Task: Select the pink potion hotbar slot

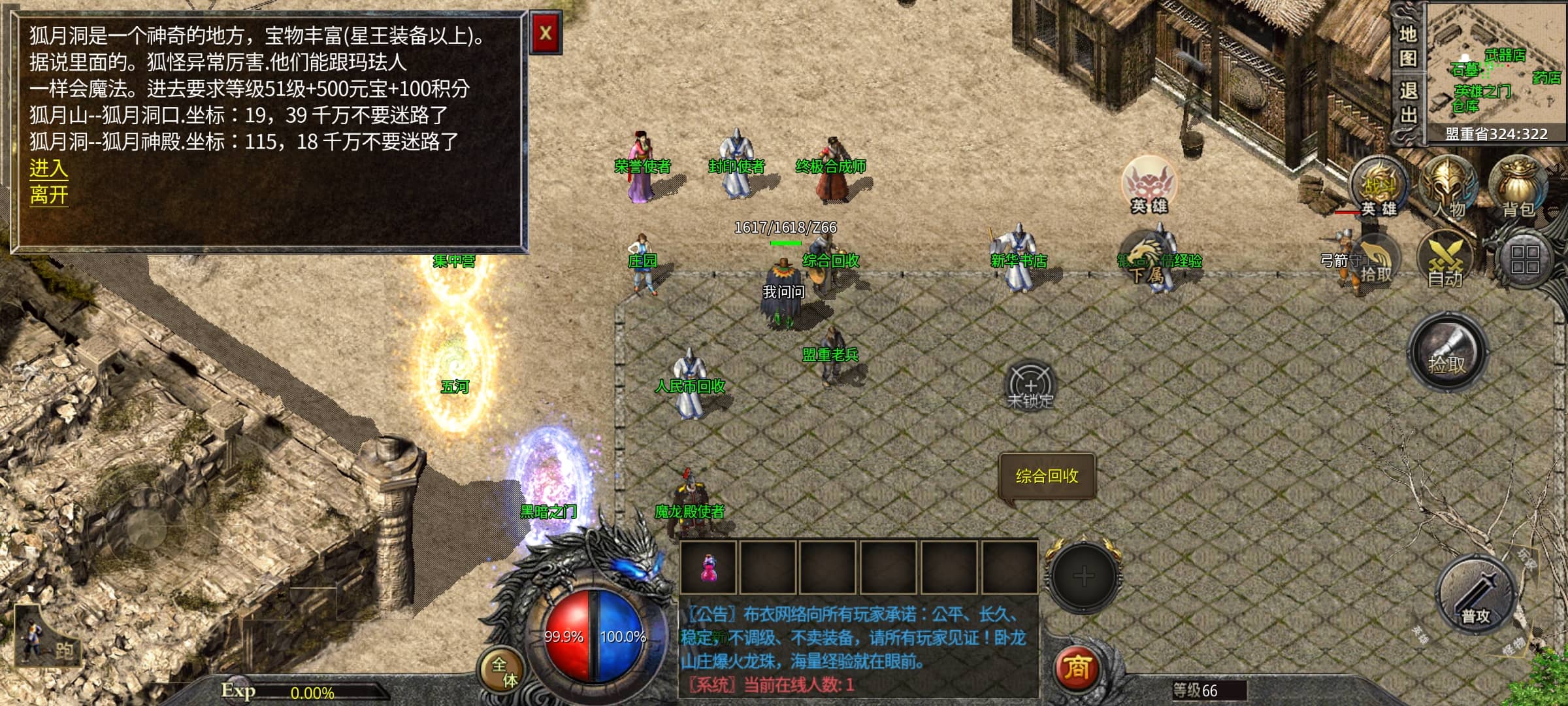Action: (708, 567)
